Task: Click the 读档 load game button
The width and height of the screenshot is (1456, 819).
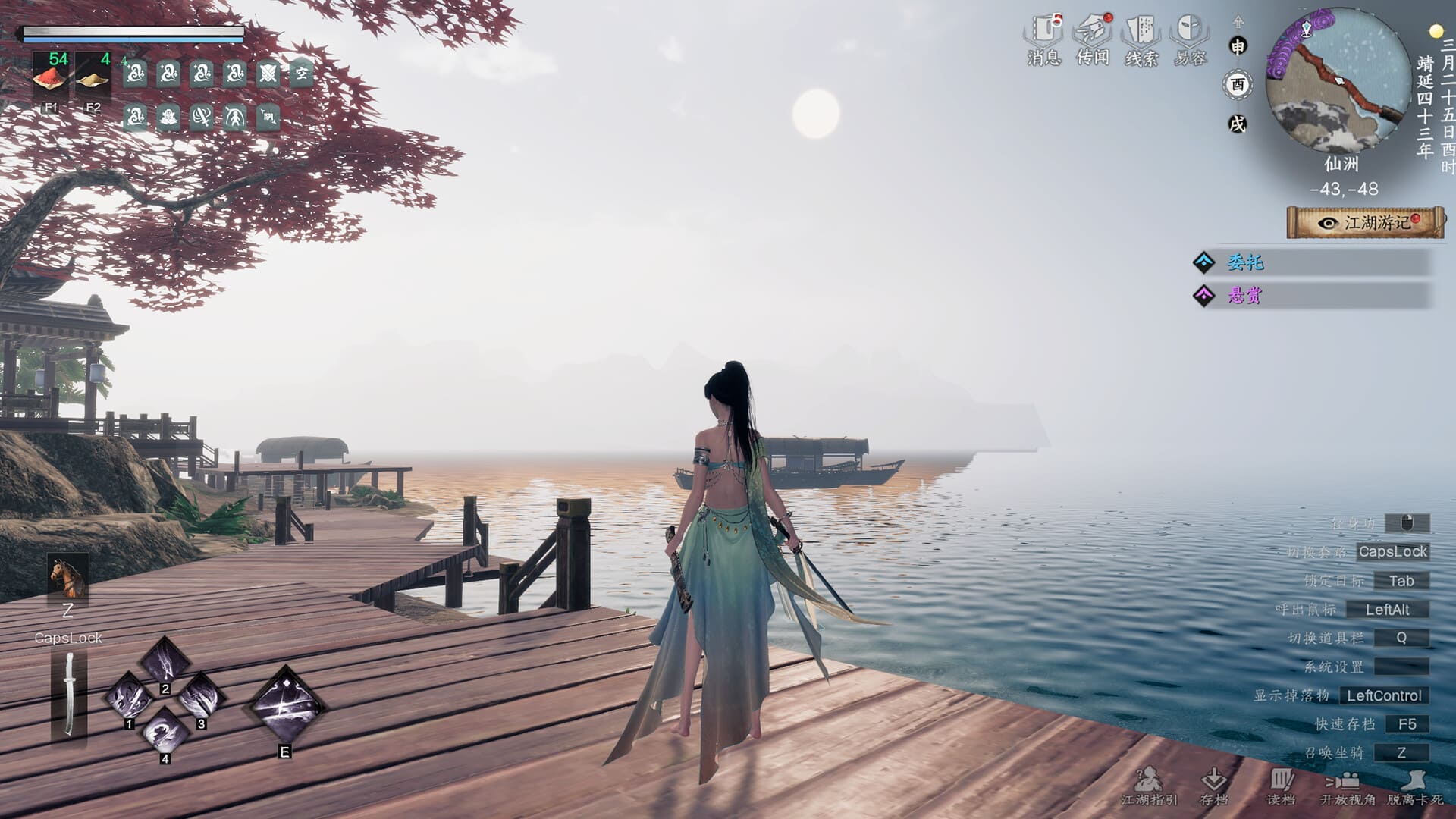Action: click(1281, 786)
